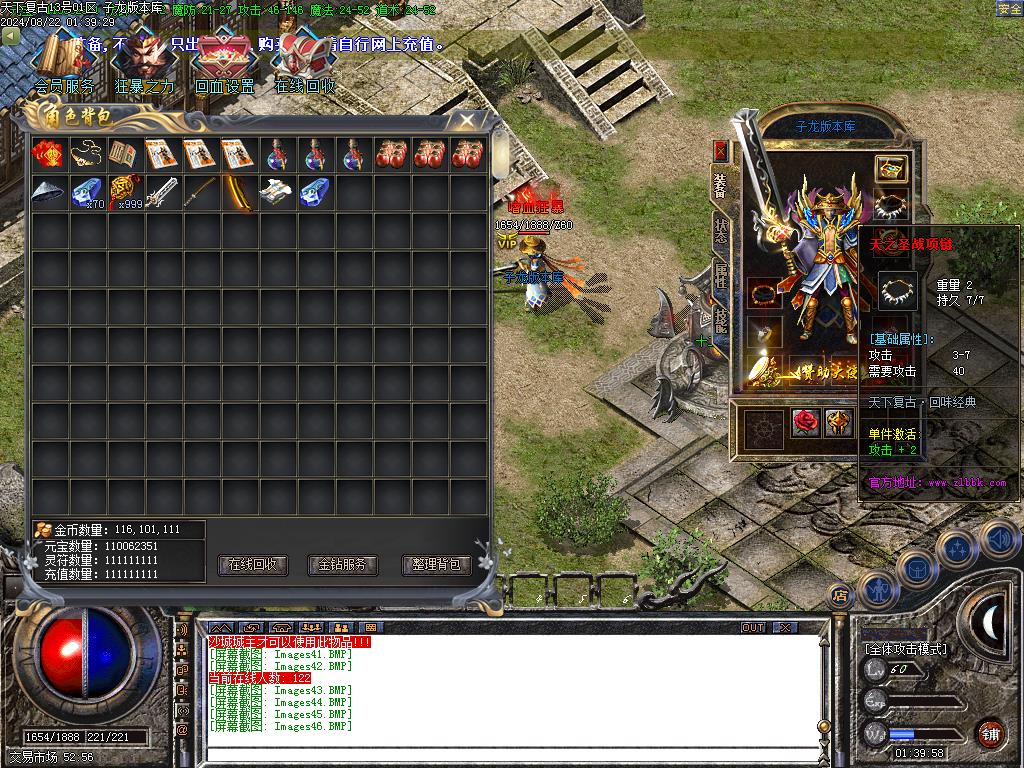This screenshot has width=1024, height=768.
Task: Click the red 铺 stall button
Action: pyautogui.click(x=990, y=732)
